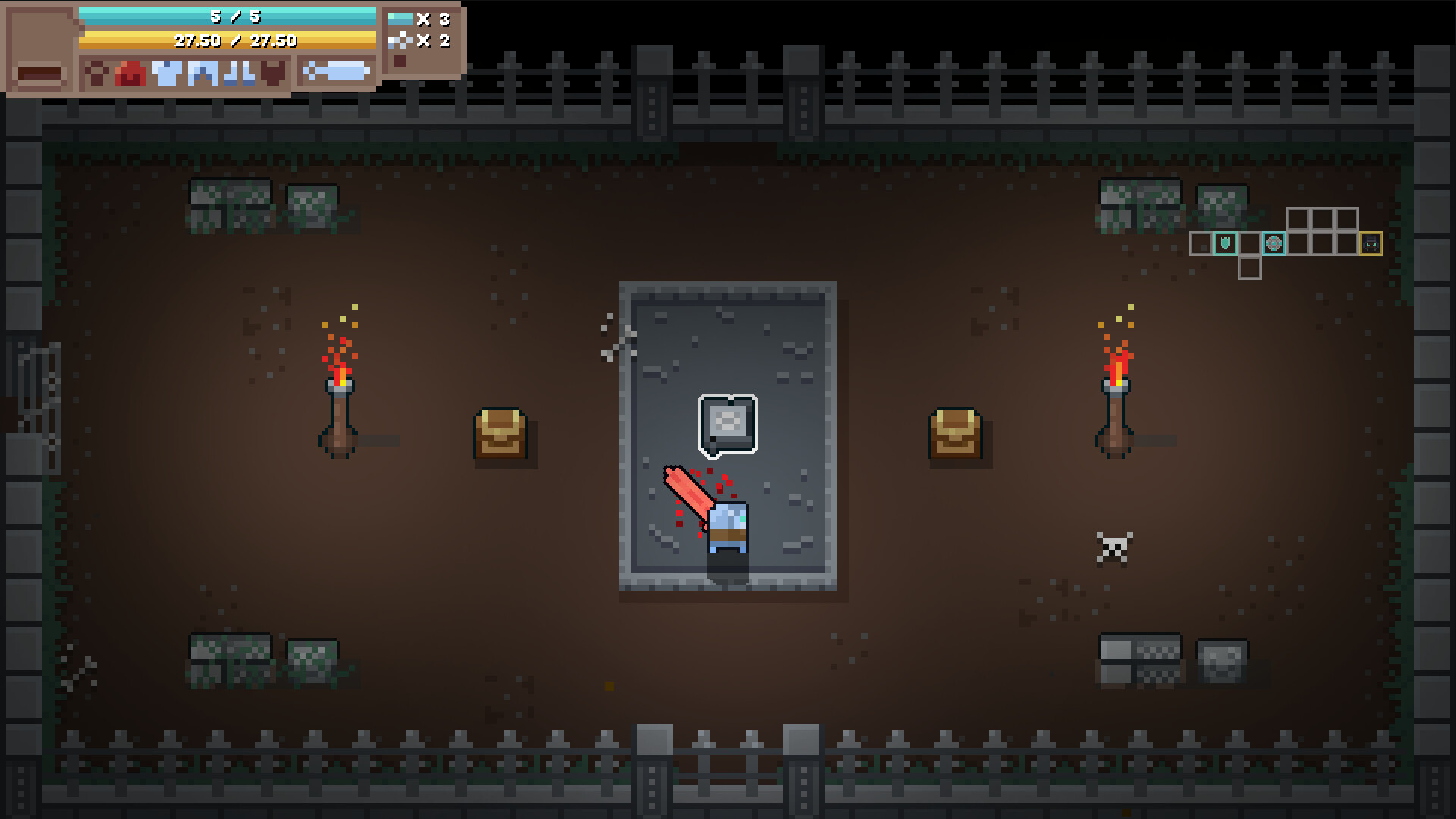Select the shield room on the minimap
Image resolution: width=1456 pixels, height=819 pixels.
point(1226,244)
